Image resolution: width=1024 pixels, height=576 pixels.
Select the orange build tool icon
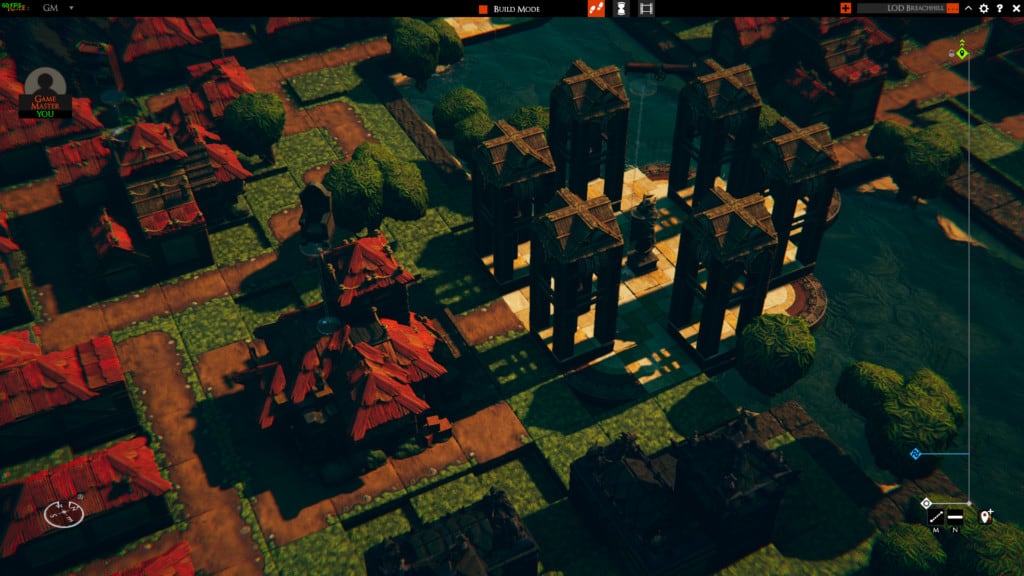pyautogui.click(x=596, y=9)
